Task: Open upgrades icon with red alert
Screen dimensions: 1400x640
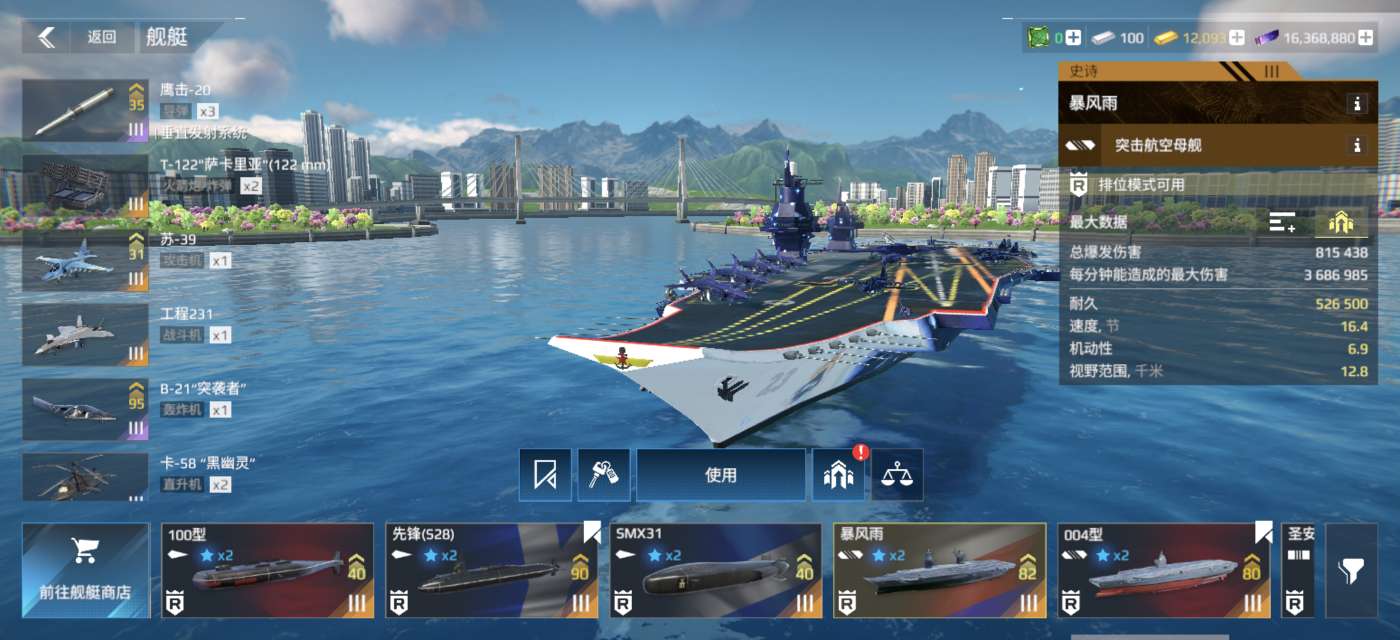Action: (x=838, y=475)
